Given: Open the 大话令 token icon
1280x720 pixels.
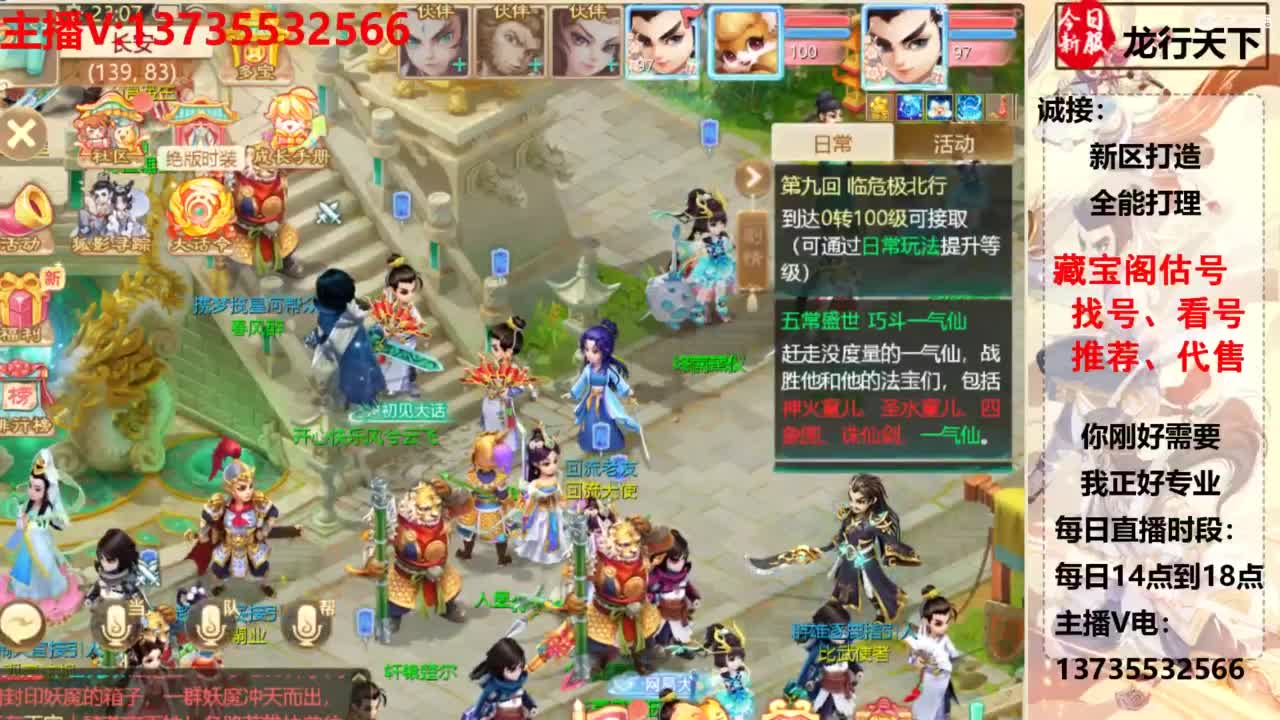Looking at the screenshot, I should tap(197, 211).
